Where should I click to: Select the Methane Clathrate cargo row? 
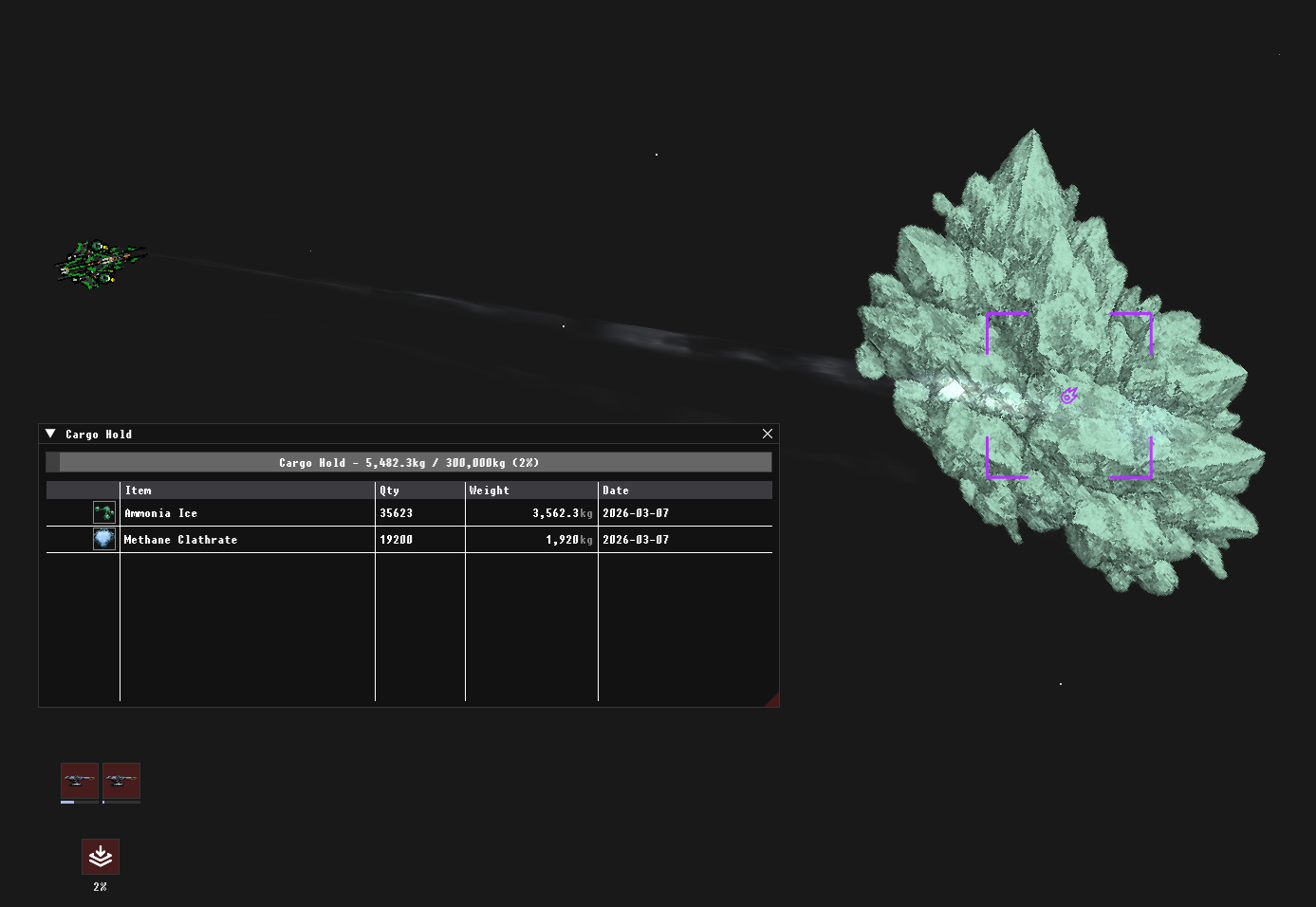pyautogui.click(x=247, y=540)
